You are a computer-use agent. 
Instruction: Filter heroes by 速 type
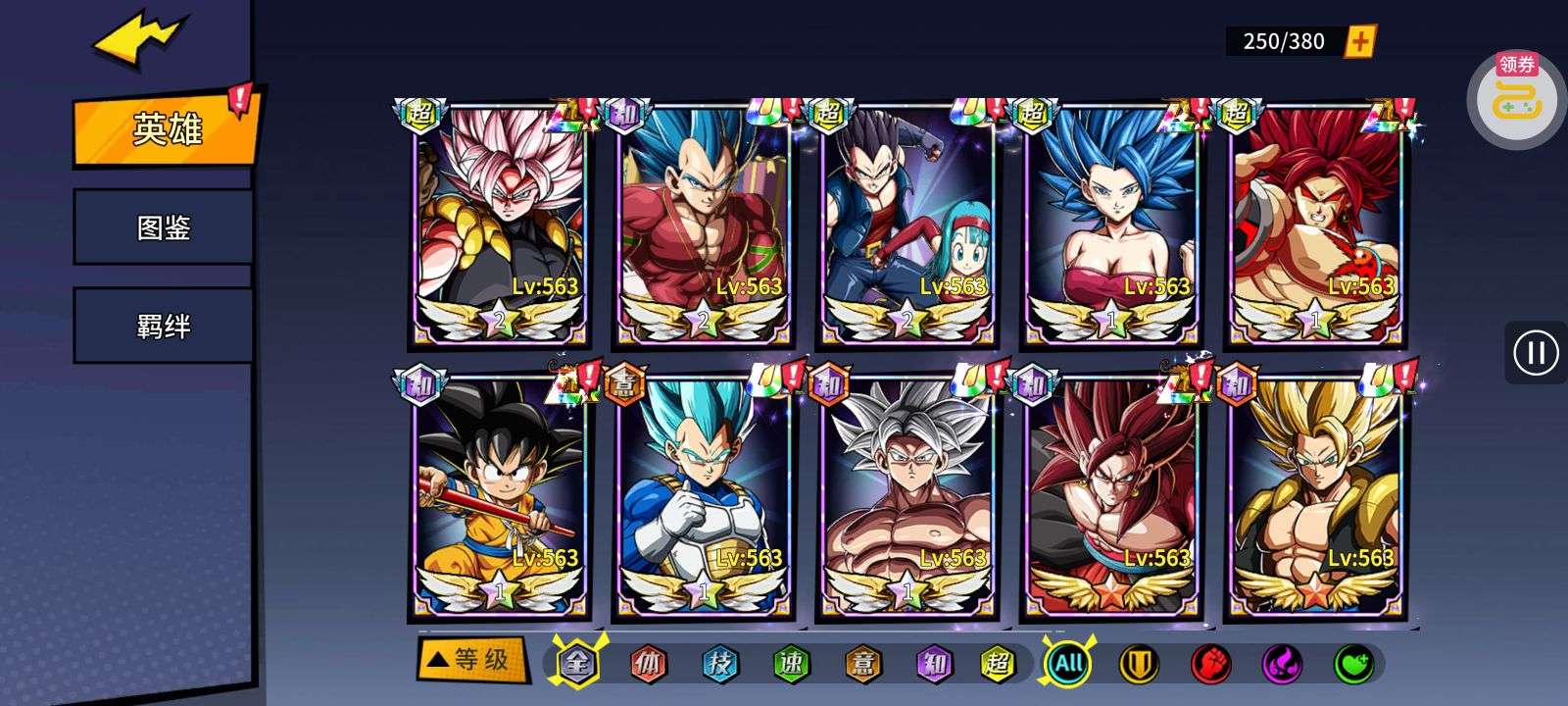791,664
